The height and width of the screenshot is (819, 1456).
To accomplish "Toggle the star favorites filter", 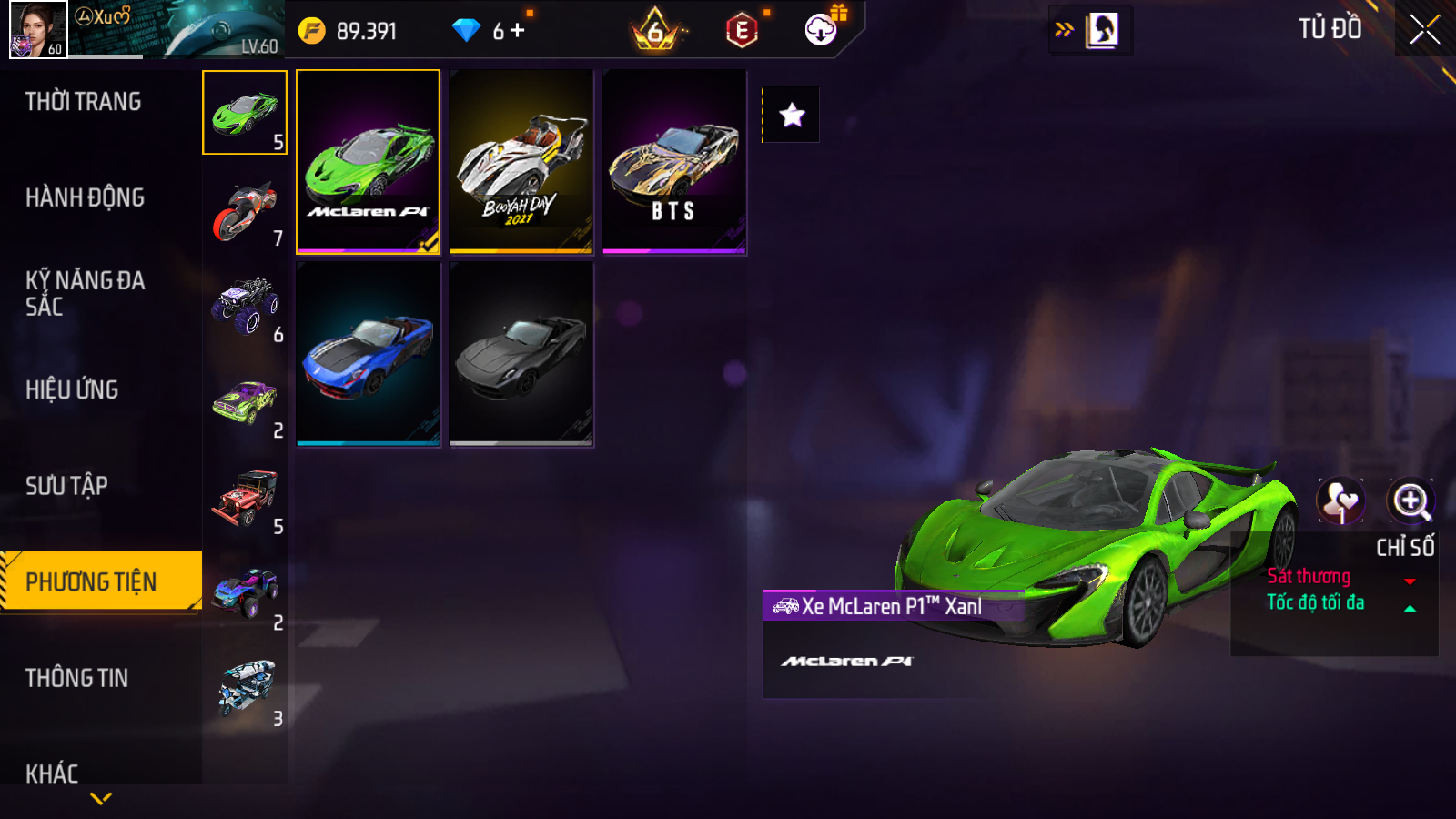I will 792,115.
